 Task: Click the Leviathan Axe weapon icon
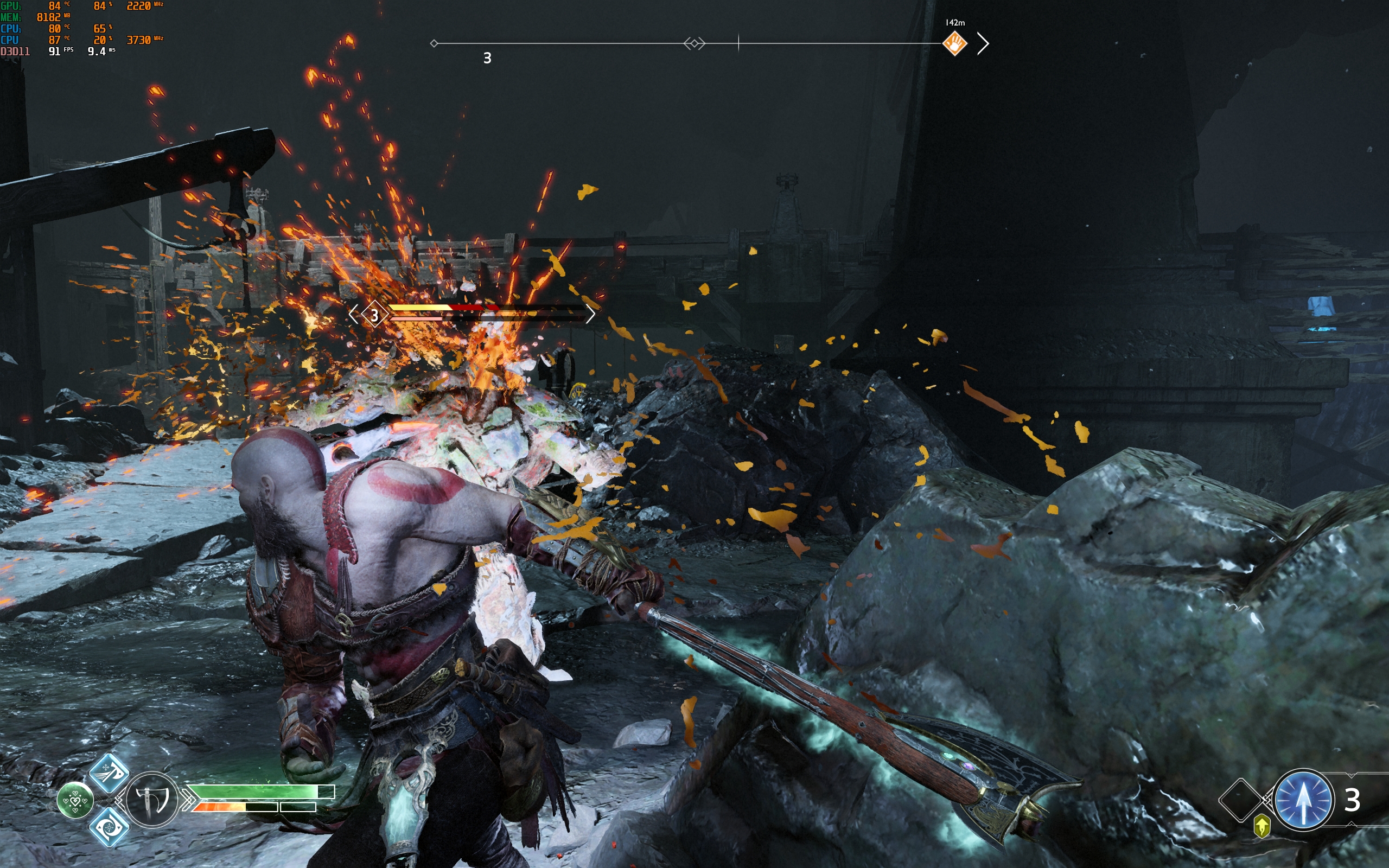coord(151,800)
